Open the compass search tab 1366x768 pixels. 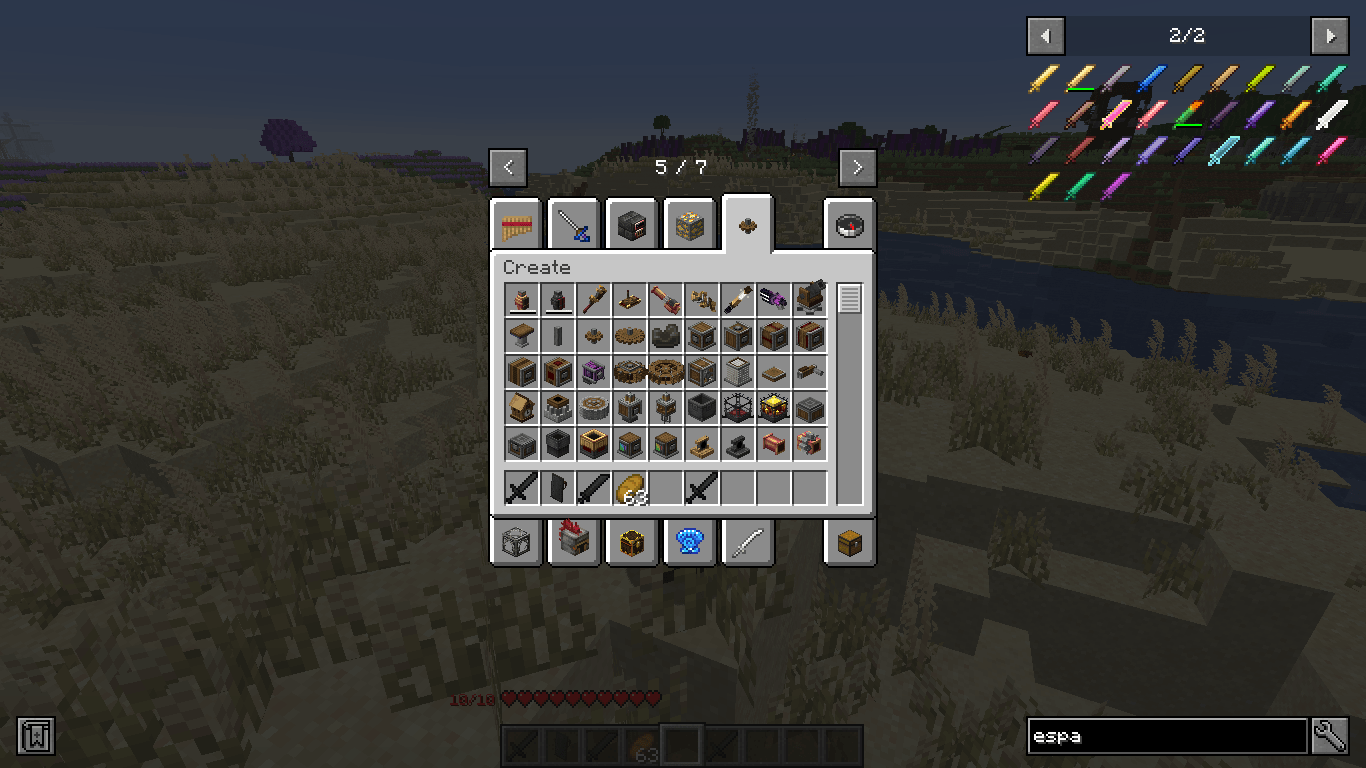[x=849, y=225]
